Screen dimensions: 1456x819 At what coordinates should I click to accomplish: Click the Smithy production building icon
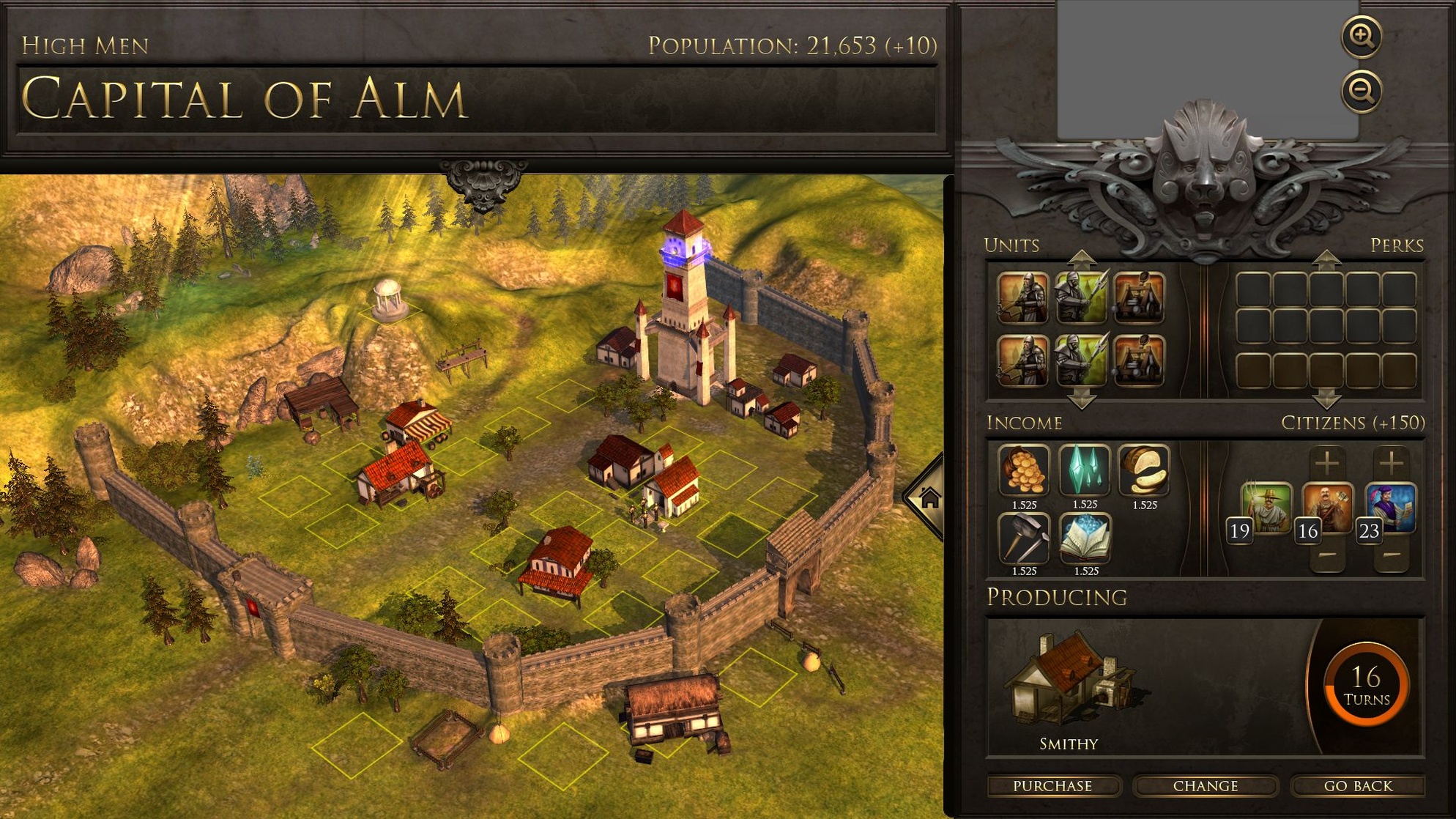point(1069,681)
